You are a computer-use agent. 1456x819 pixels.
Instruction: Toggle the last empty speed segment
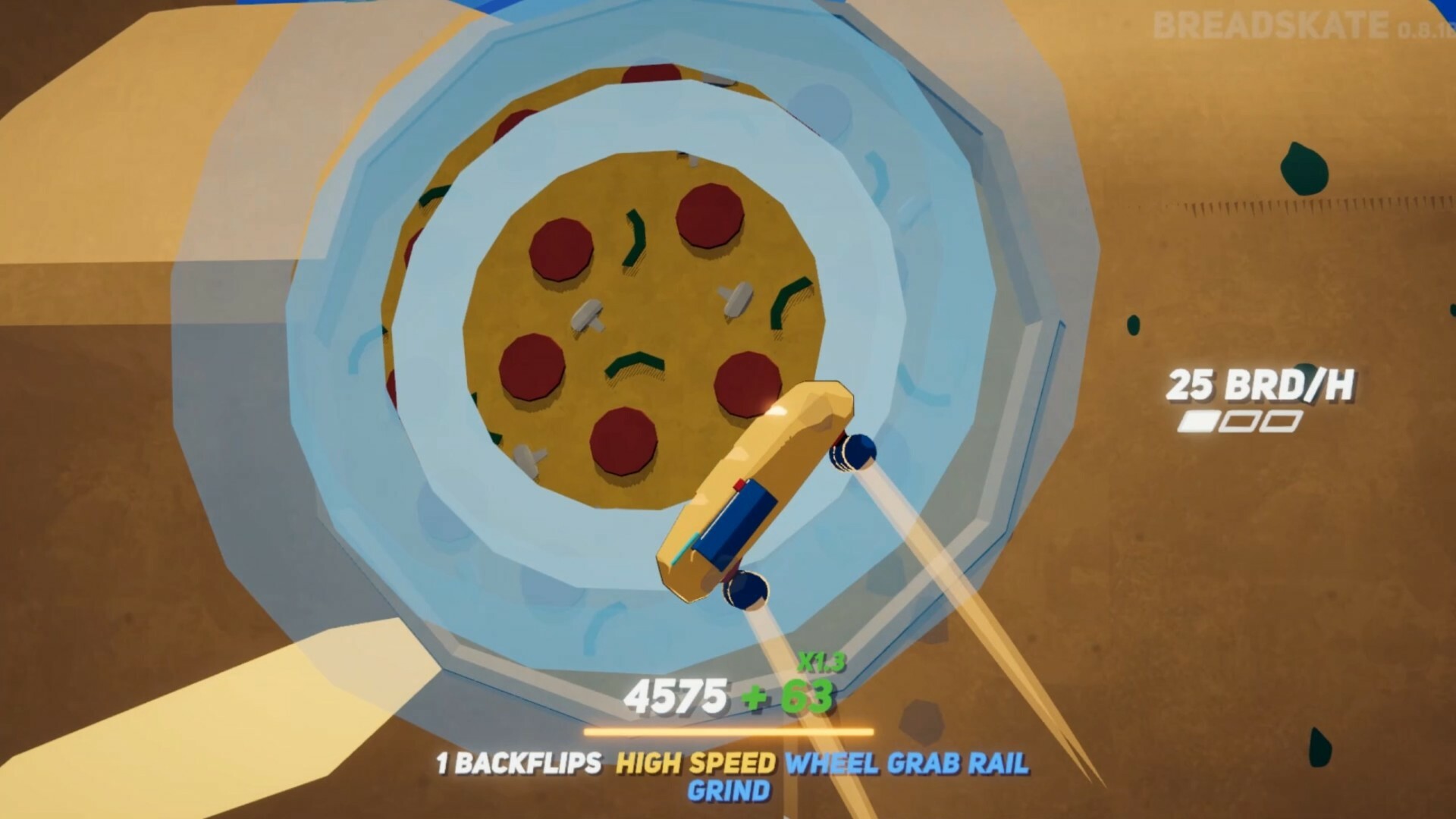pos(1282,422)
